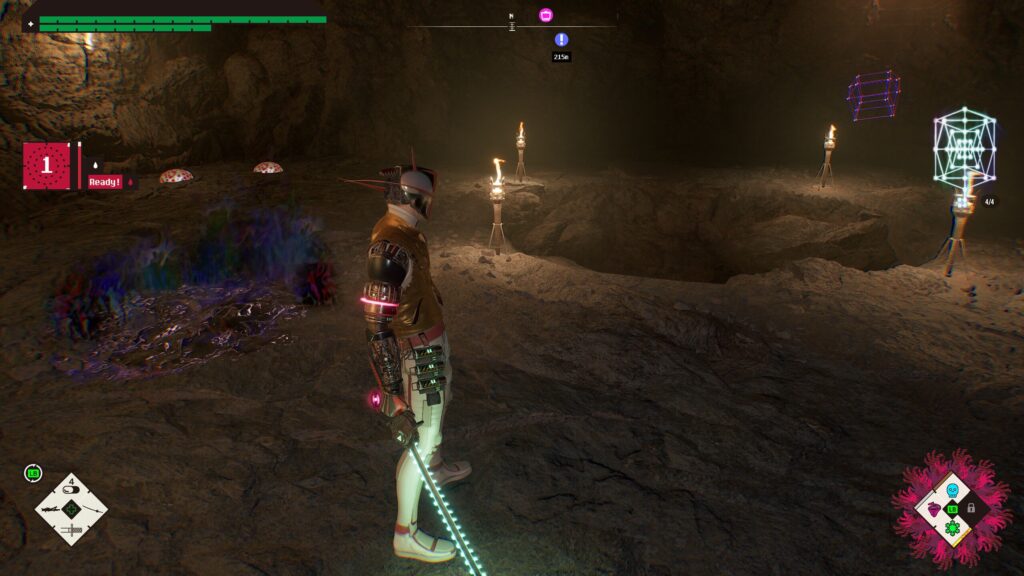Open the glowing wireframe cube tracker
The width and height of the screenshot is (1024, 576).
[x=964, y=148]
